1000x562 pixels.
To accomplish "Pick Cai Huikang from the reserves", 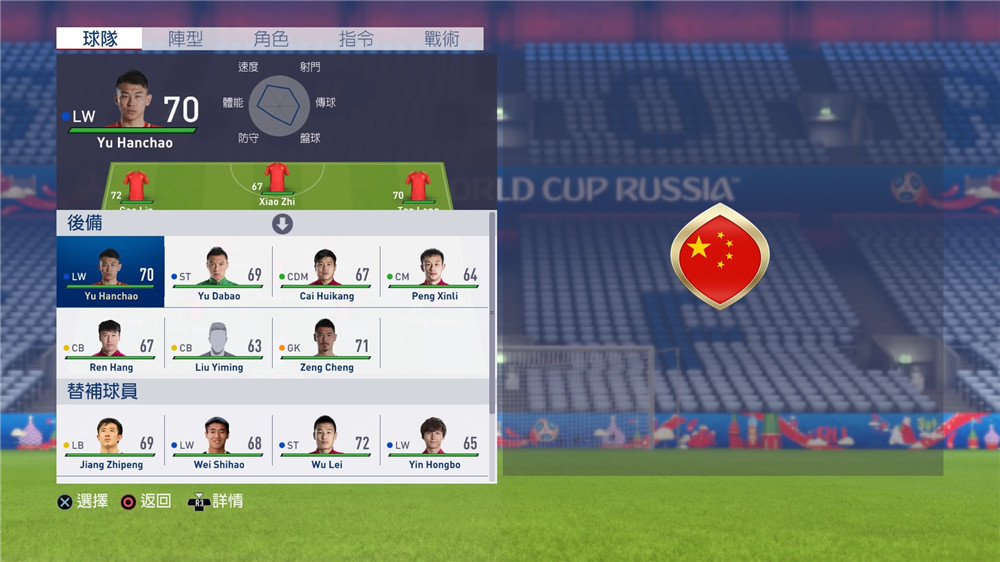I will click(x=326, y=272).
